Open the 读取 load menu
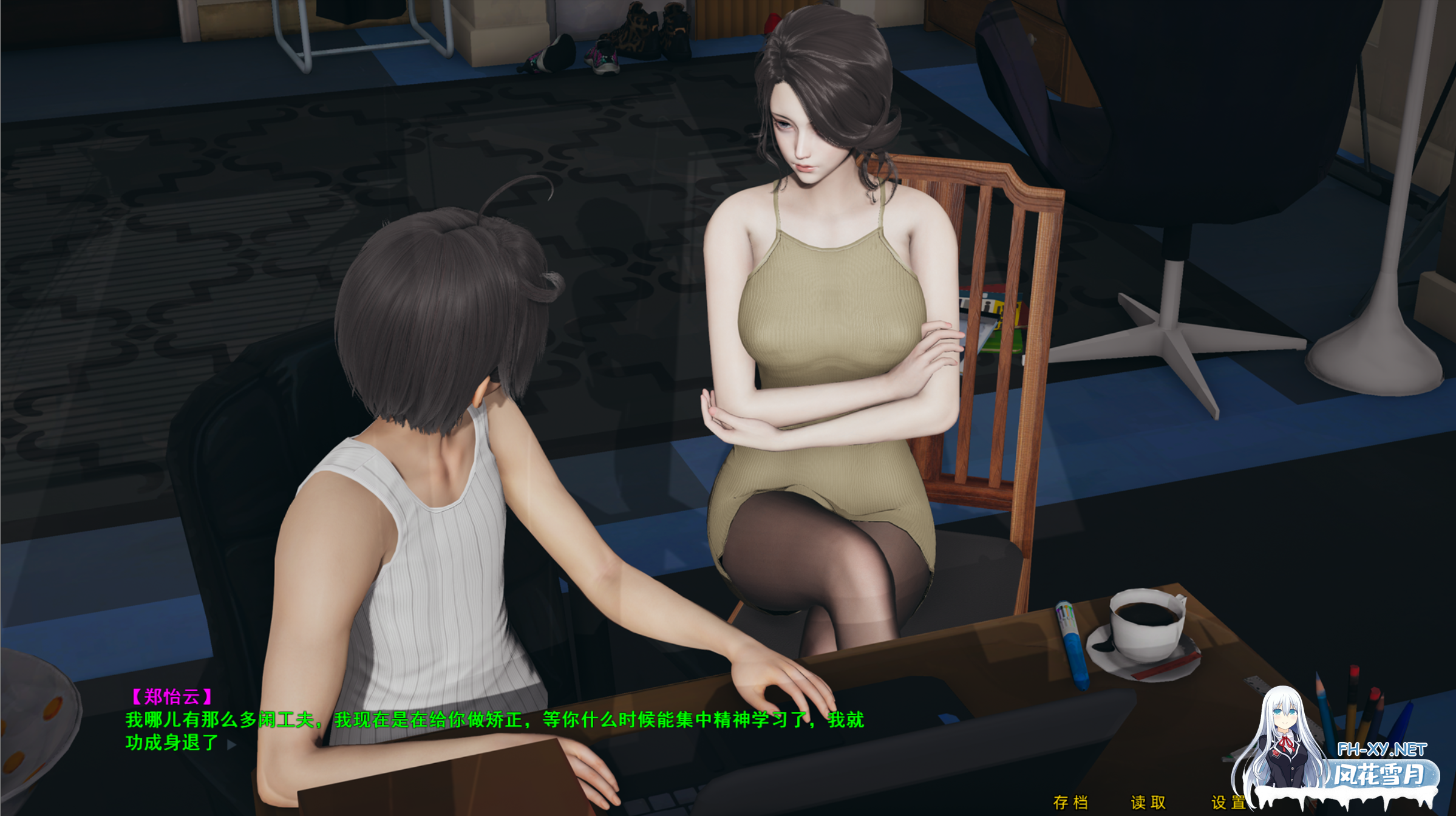Viewport: 1456px width, 816px height. 1148,803
